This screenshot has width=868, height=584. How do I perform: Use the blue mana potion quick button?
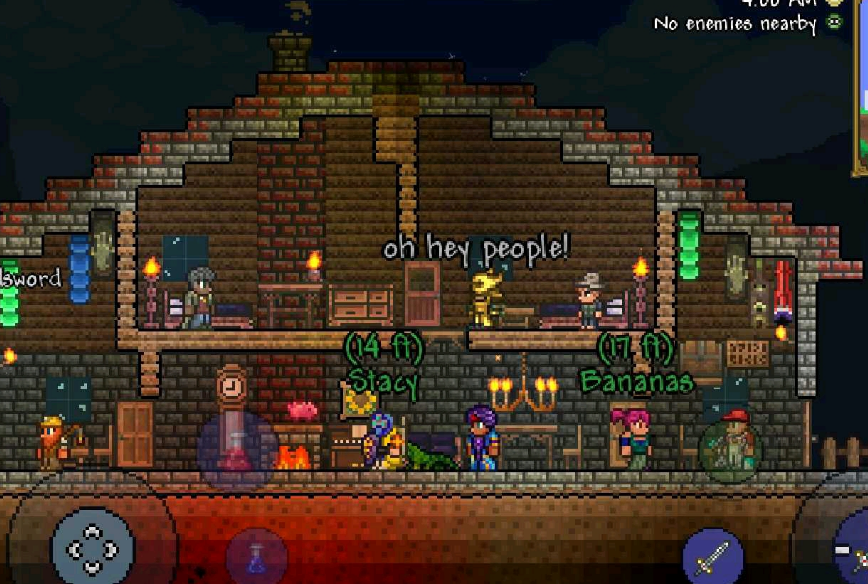click(257, 557)
